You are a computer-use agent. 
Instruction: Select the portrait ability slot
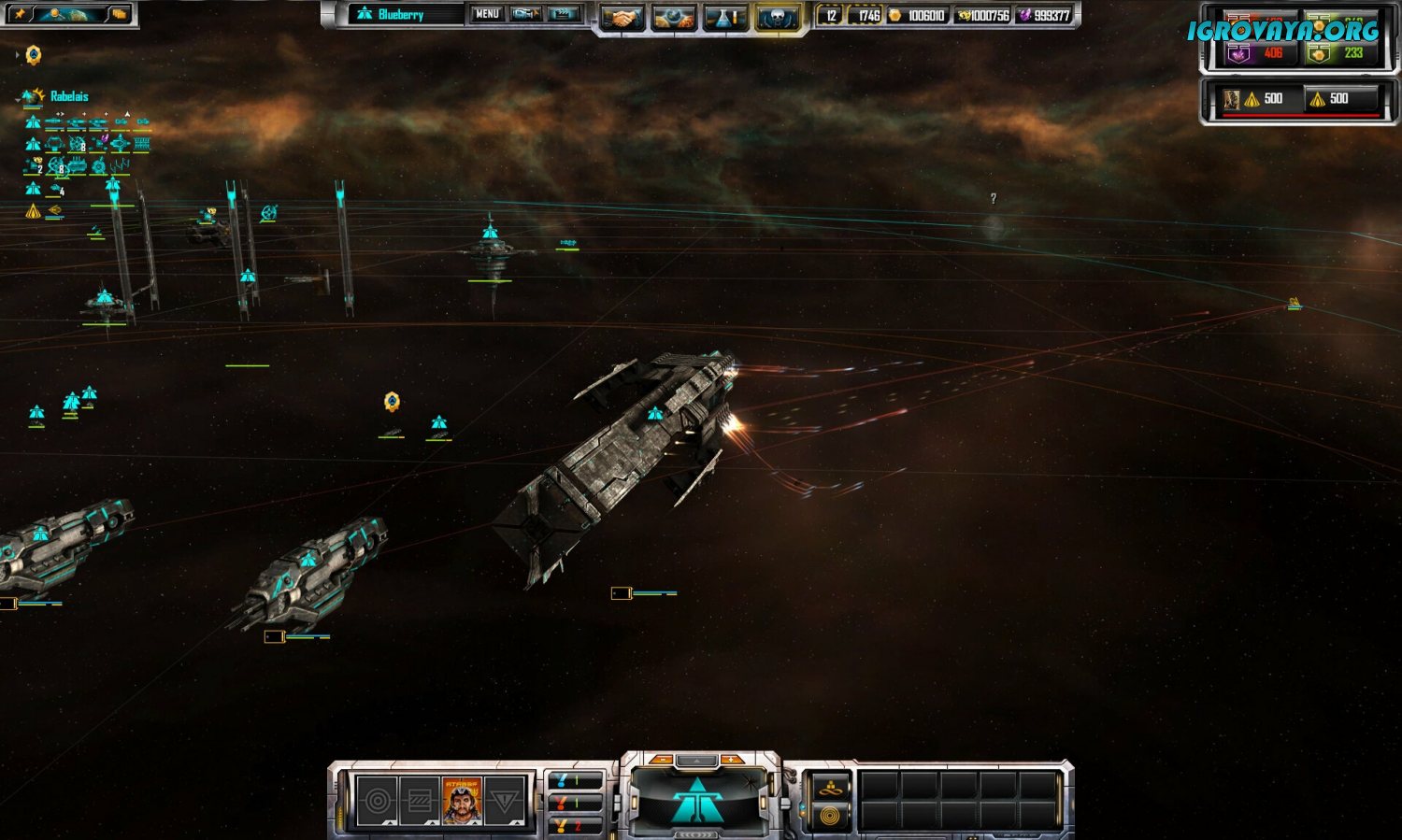[461, 801]
